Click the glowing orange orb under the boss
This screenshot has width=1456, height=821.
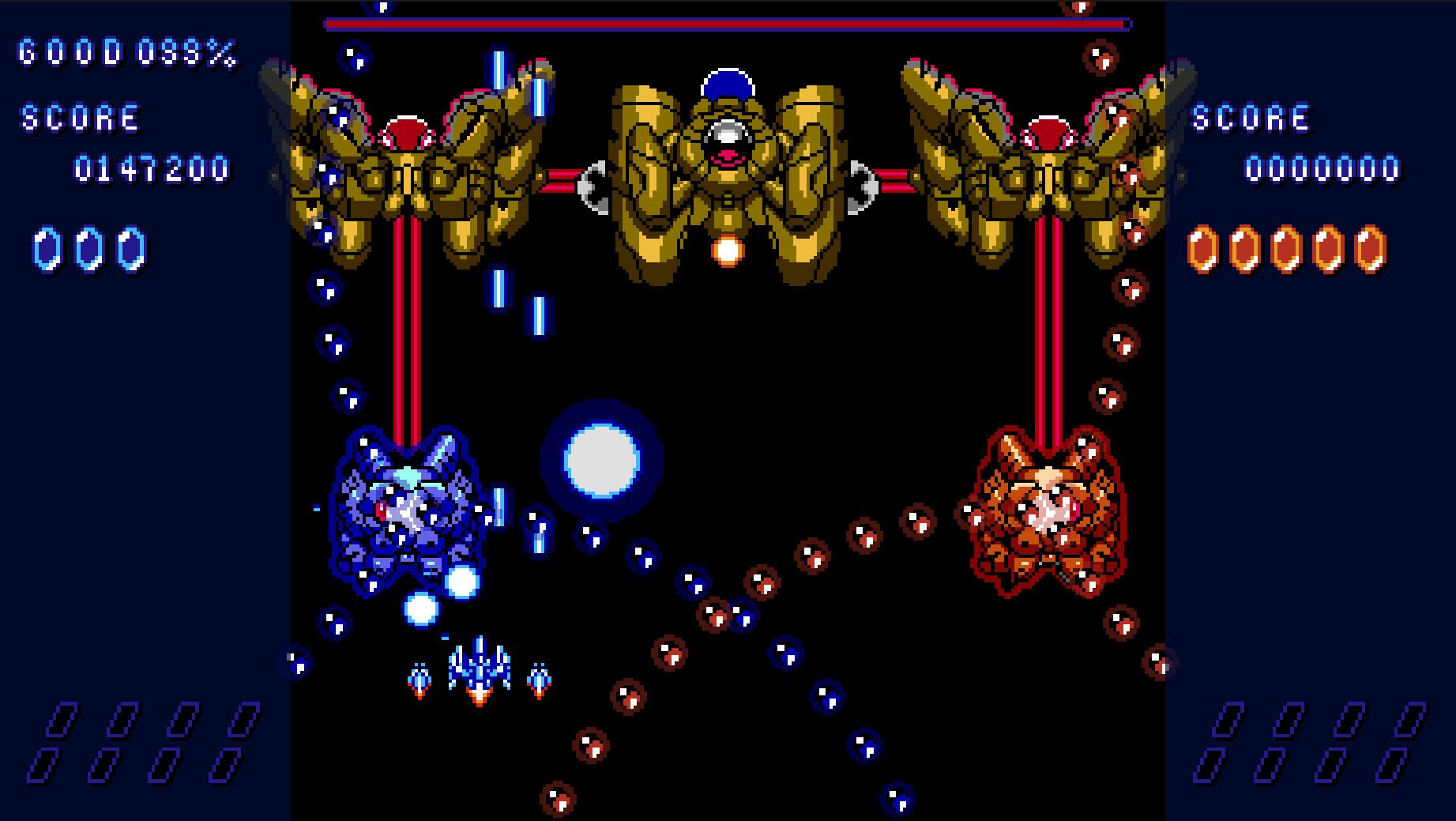(727, 251)
